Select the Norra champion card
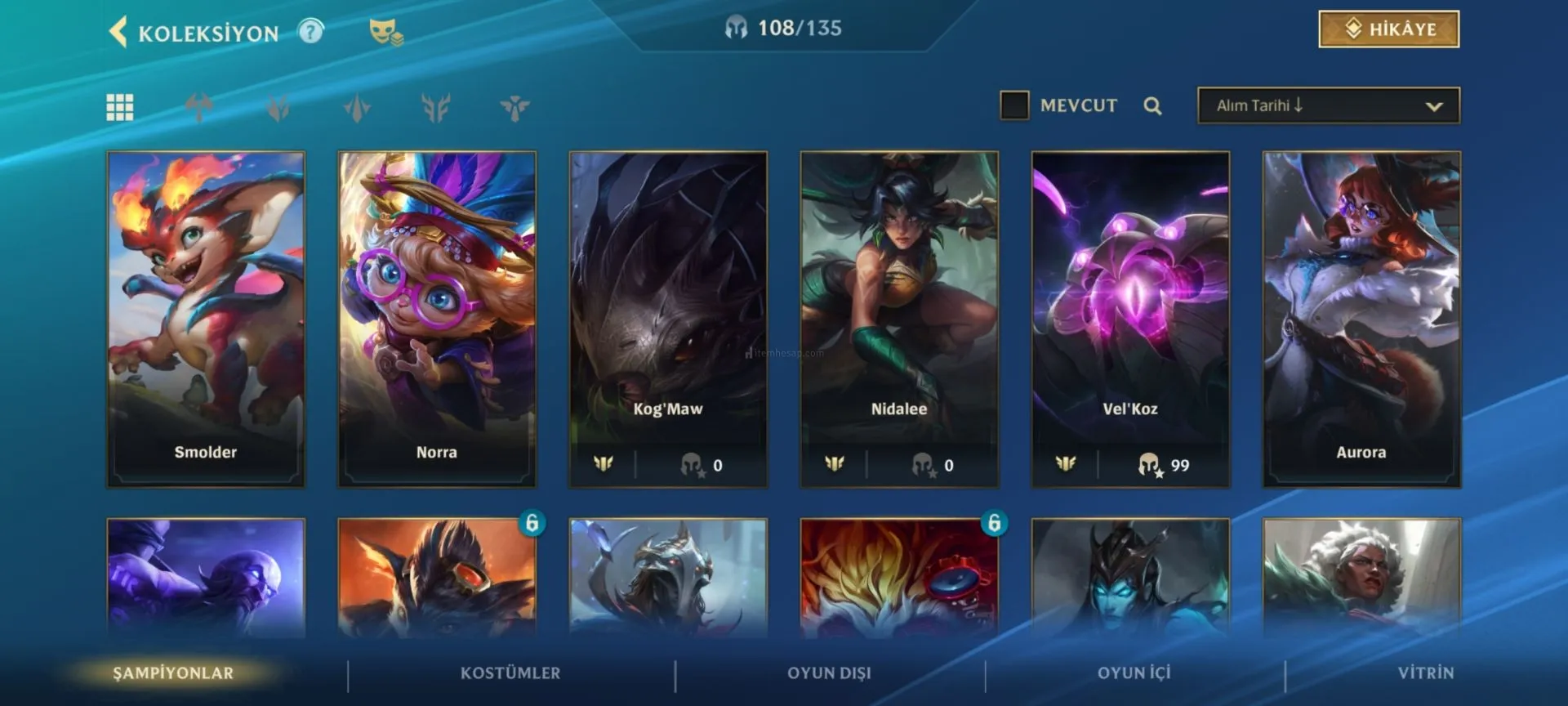 pyautogui.click(x=437, y=319)
